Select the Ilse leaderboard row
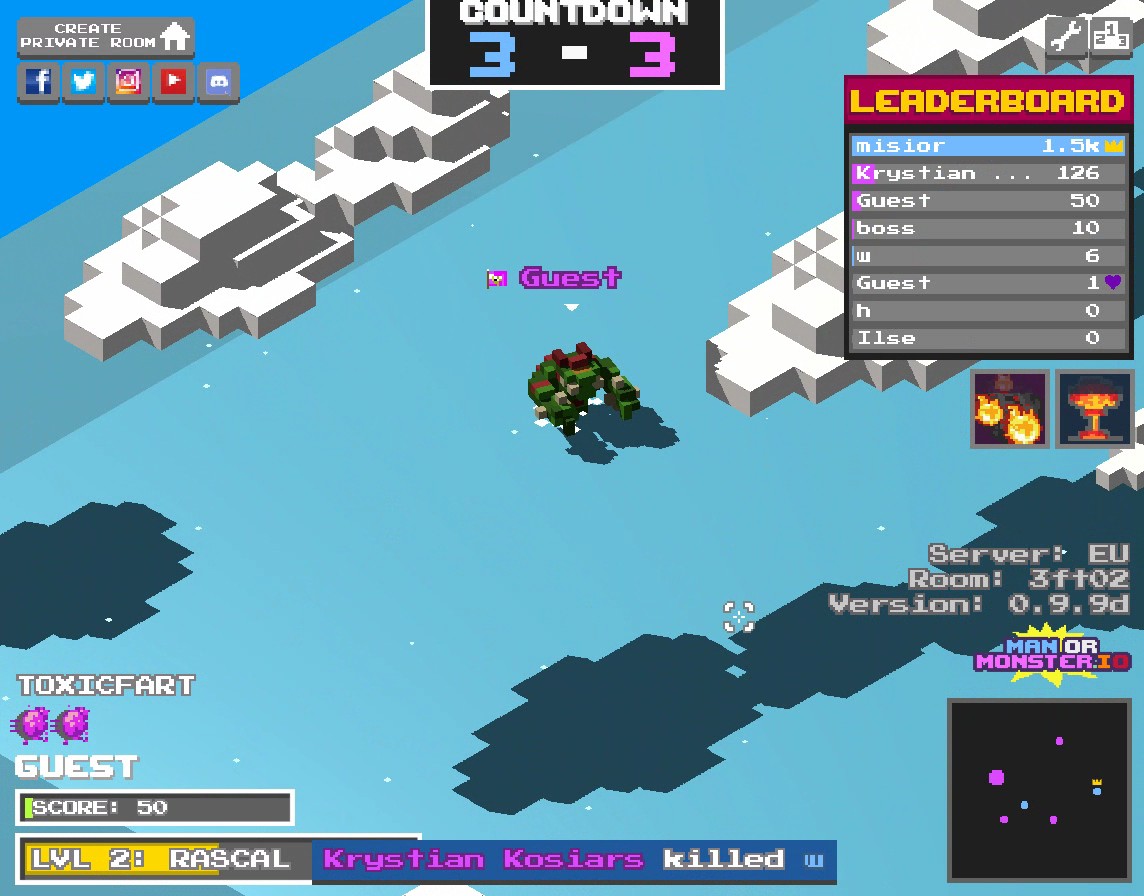 [x=989, y=338]
